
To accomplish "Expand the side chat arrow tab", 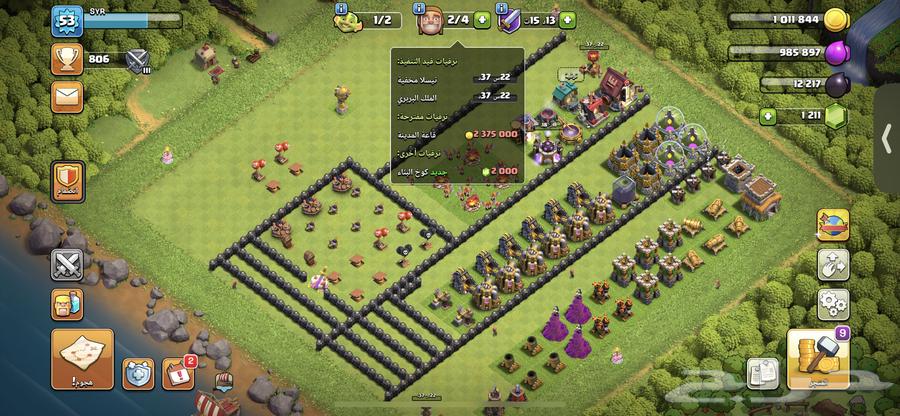I will pyautogui.click(x=886, y=138).
